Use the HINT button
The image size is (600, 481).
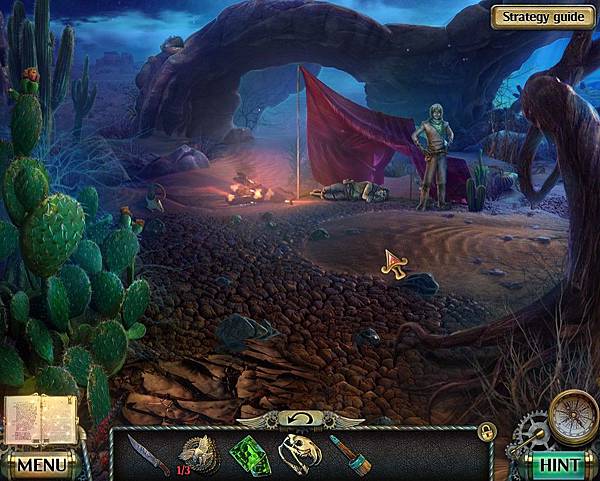[560, 464]
